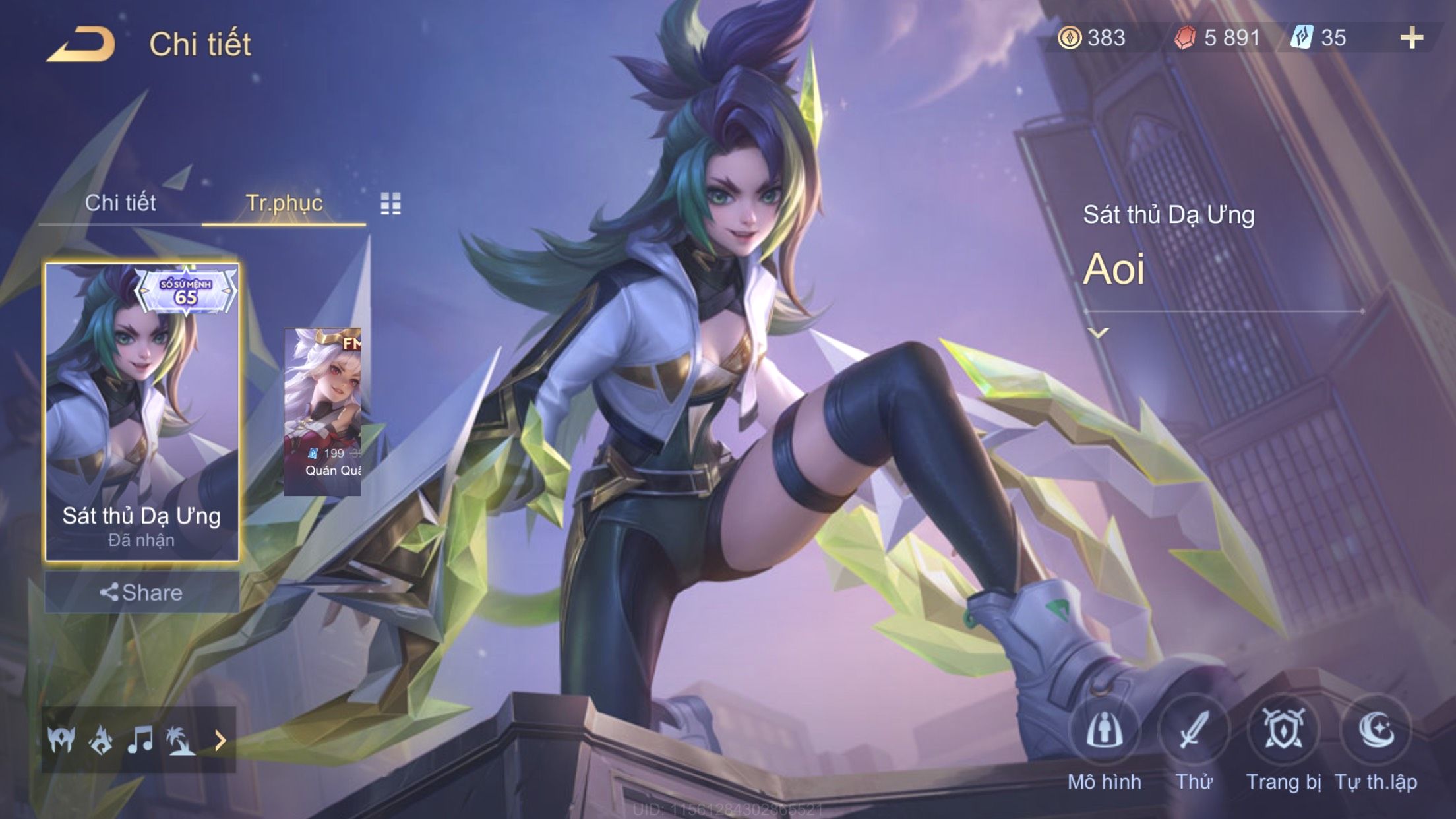Image resolution: width=1456 pixels, height=819 pixels.
Task: Tap the blue voucher currency balance
Action: (1320, 38)
